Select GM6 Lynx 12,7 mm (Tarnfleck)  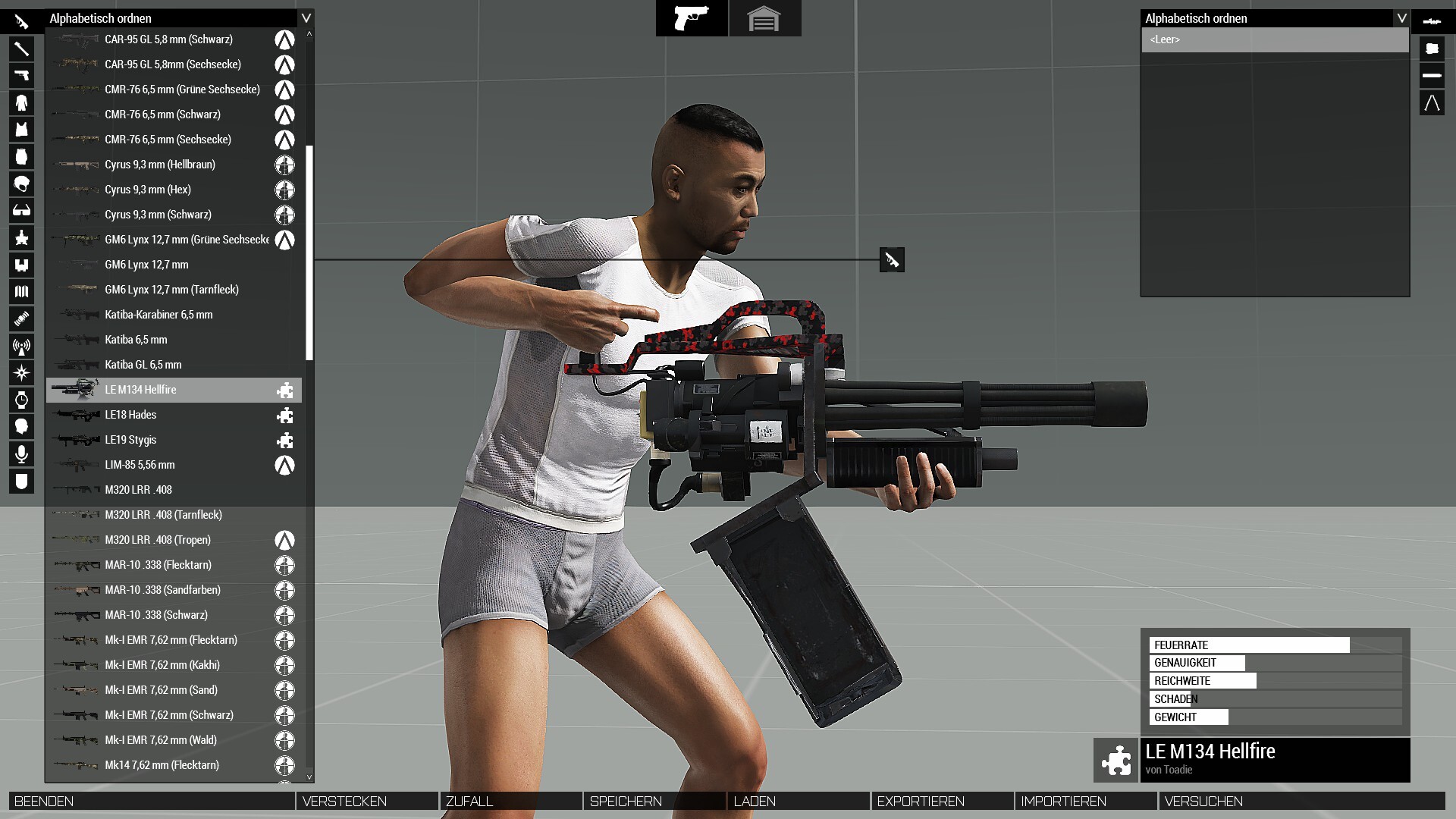pos(174,290)
